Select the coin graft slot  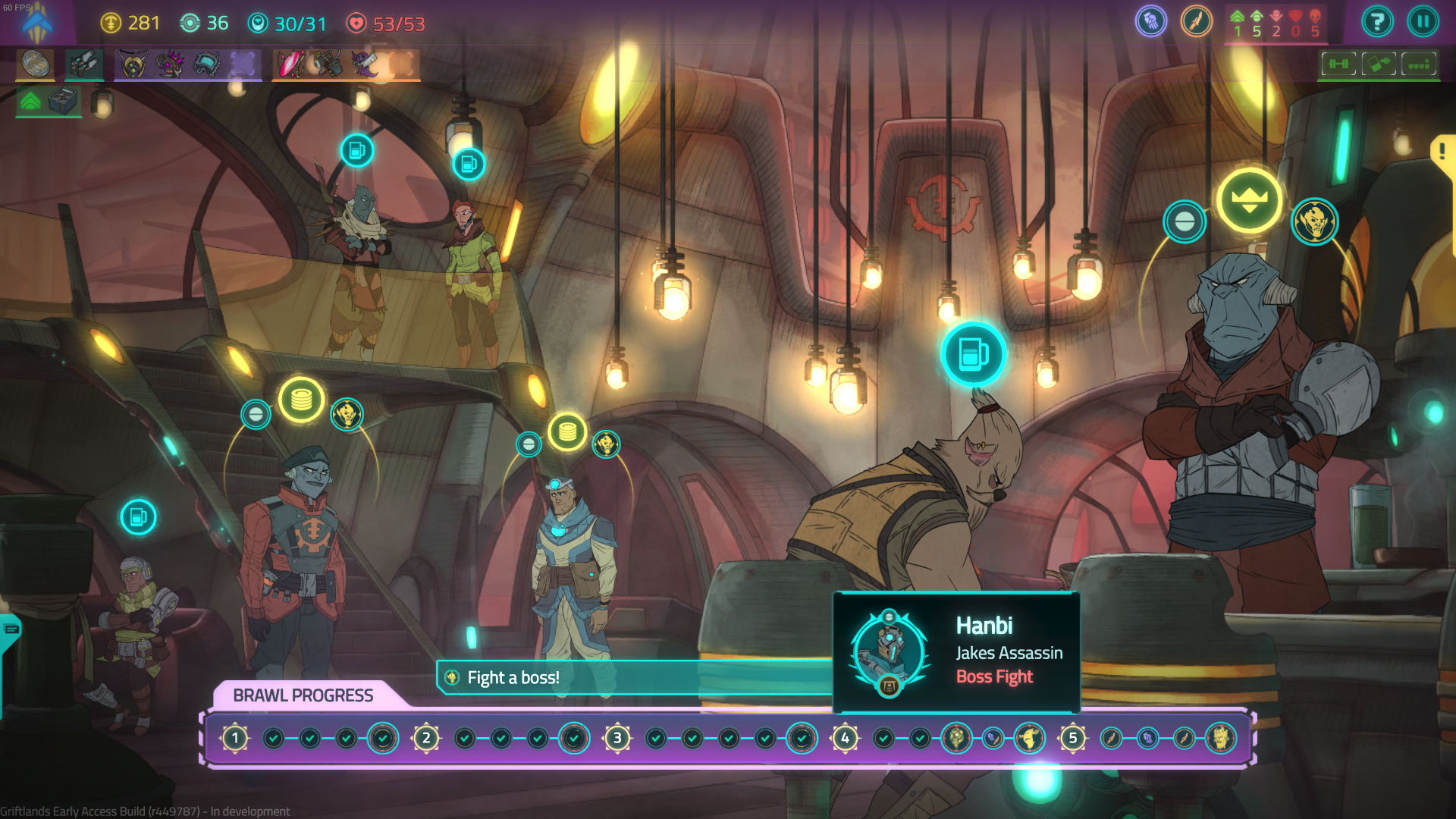click(36, 64)
